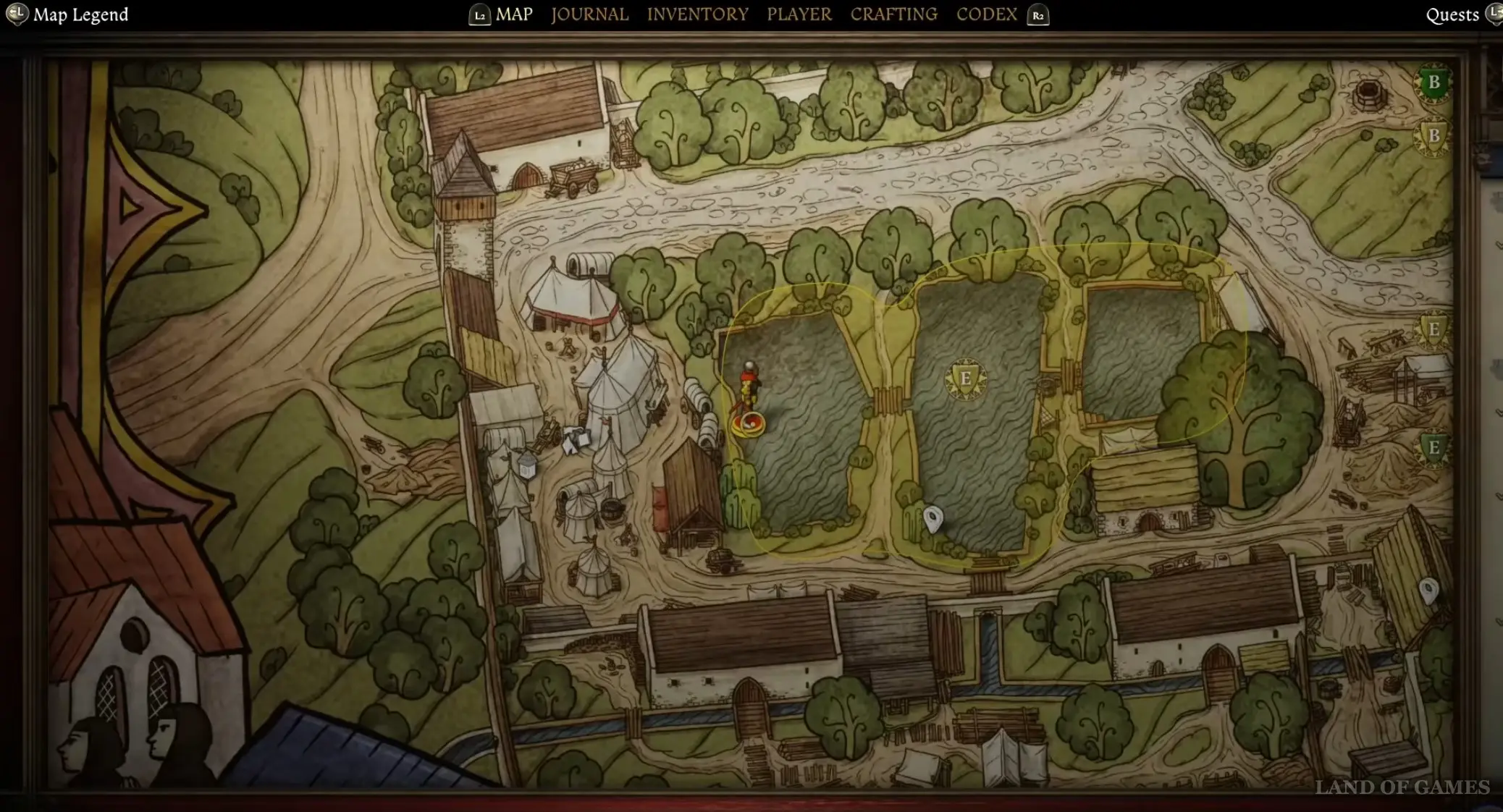Switch to the Journal tab
Image resolution: width=1503 pixels, height=812 pixels.
click(x=589, y=14)
